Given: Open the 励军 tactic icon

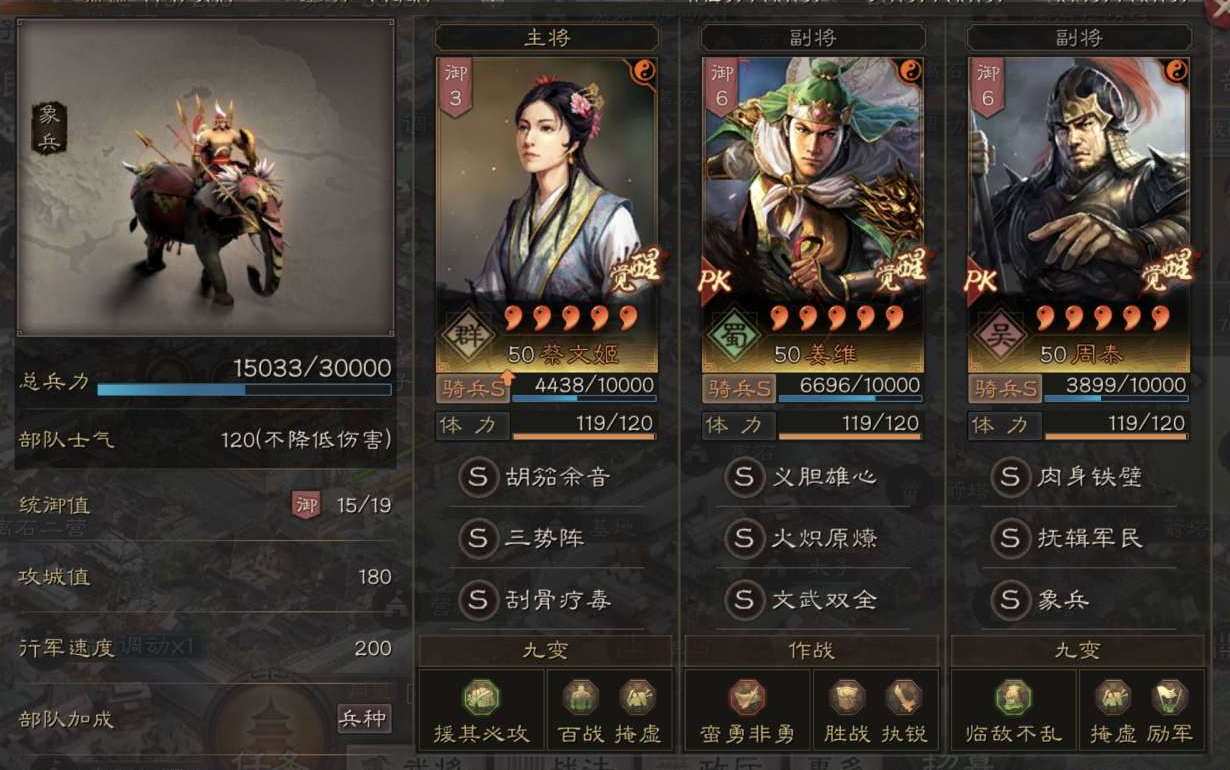Looking at the screenshot, I should [x=1168, y=697].
